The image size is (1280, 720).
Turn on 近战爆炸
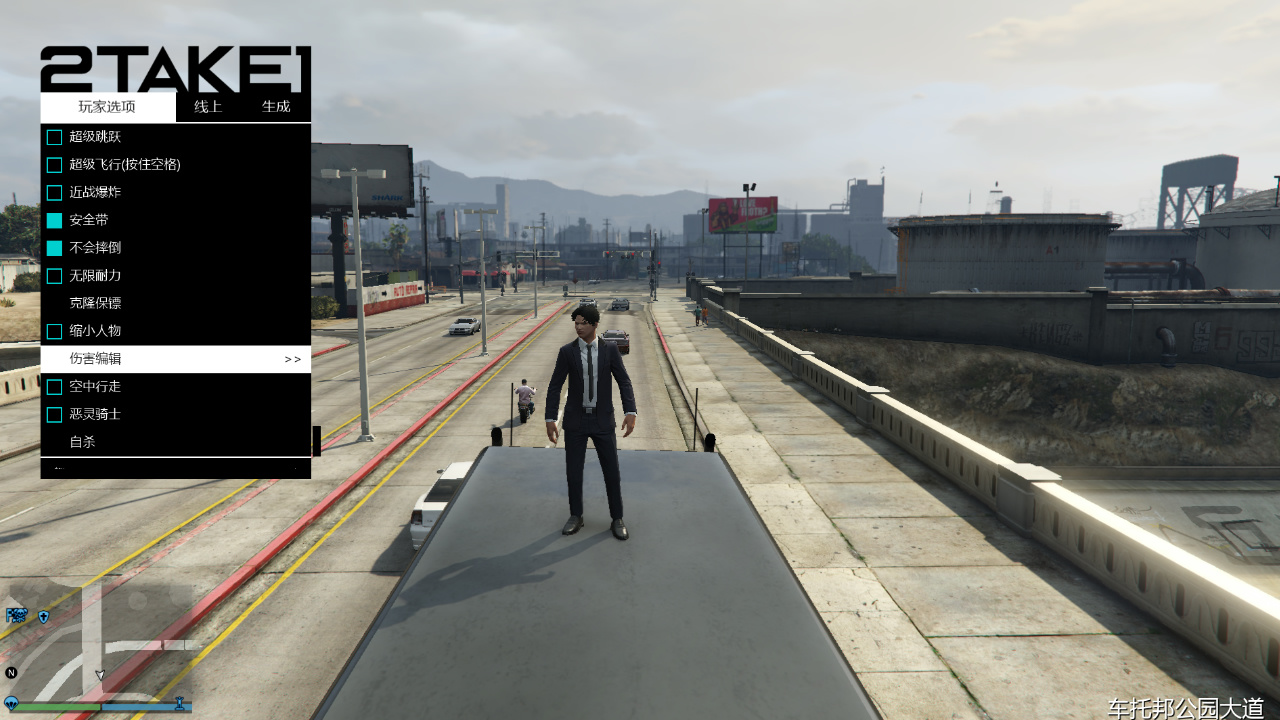pos(54,192)
